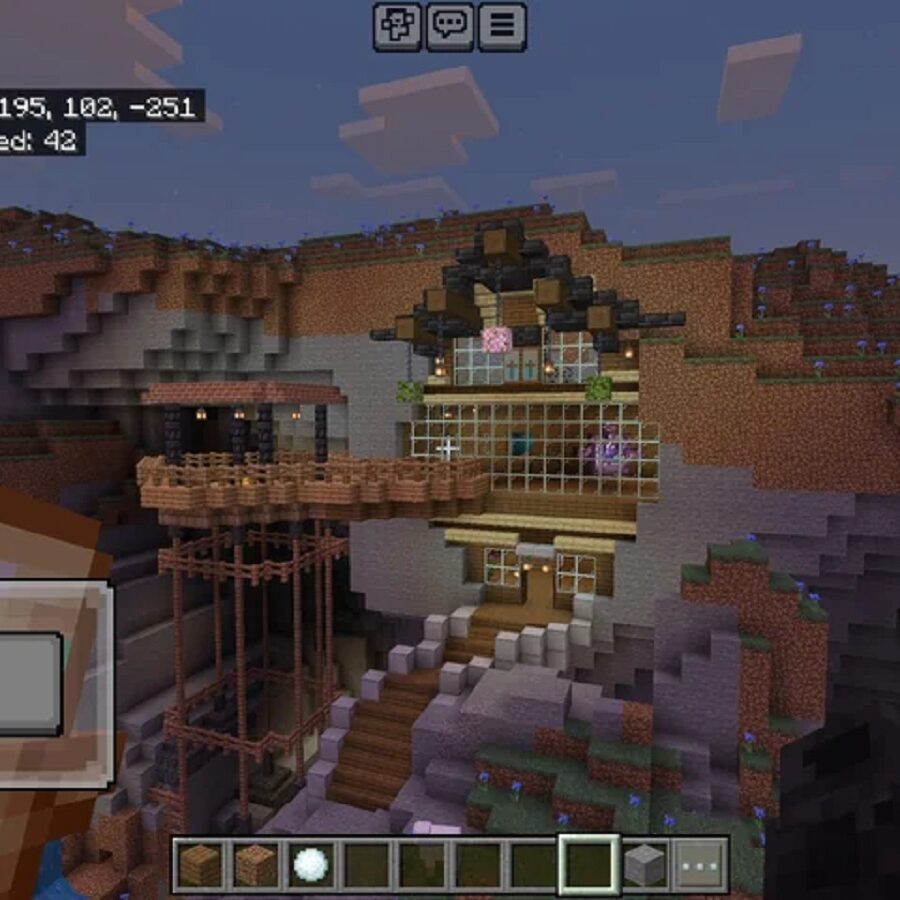Select the reddish-brown wood block hotbar slot
This screenshot has height=900, width=900.
point(255,865)
